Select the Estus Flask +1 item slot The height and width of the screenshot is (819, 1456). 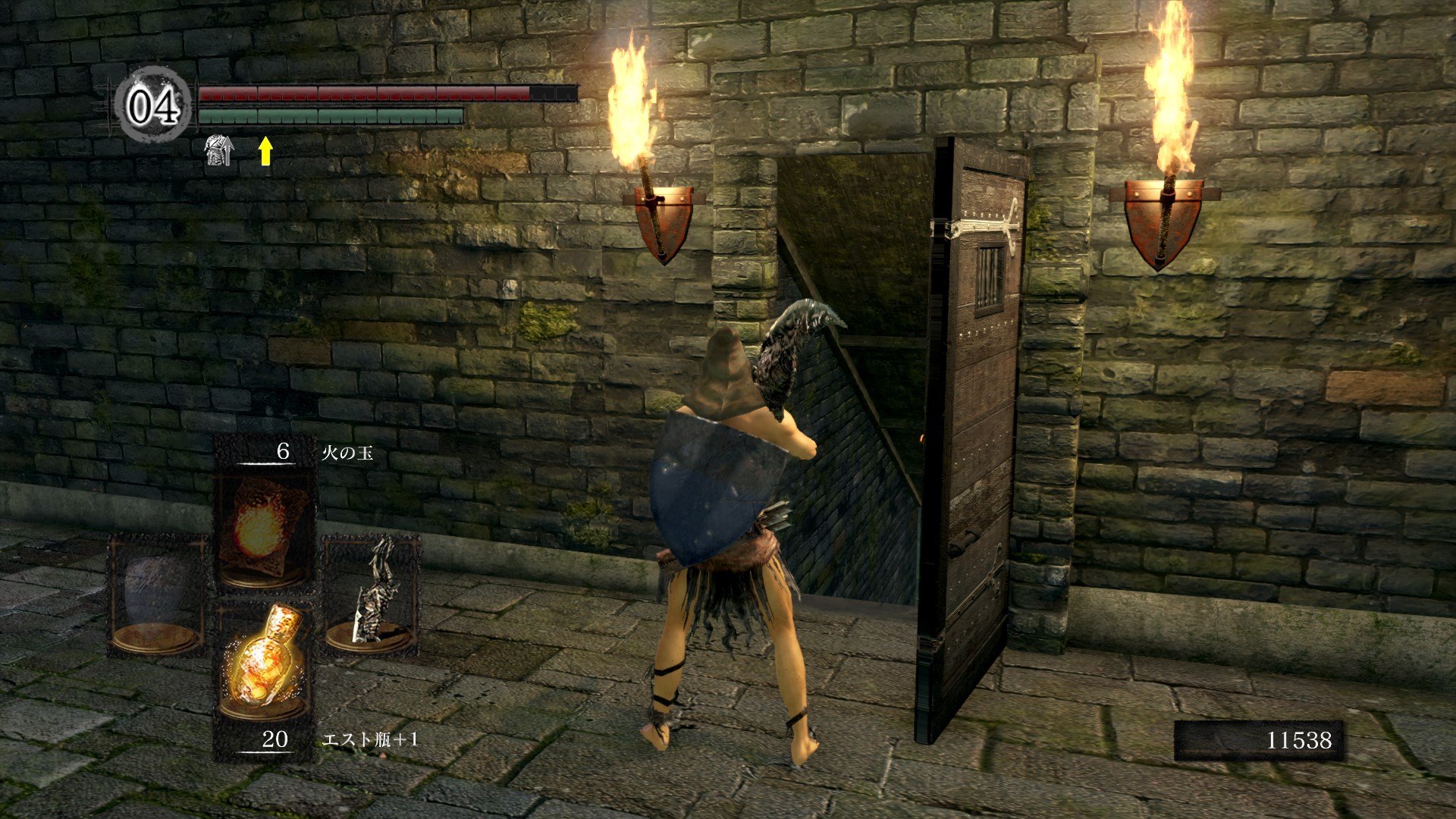coord(263,667)
